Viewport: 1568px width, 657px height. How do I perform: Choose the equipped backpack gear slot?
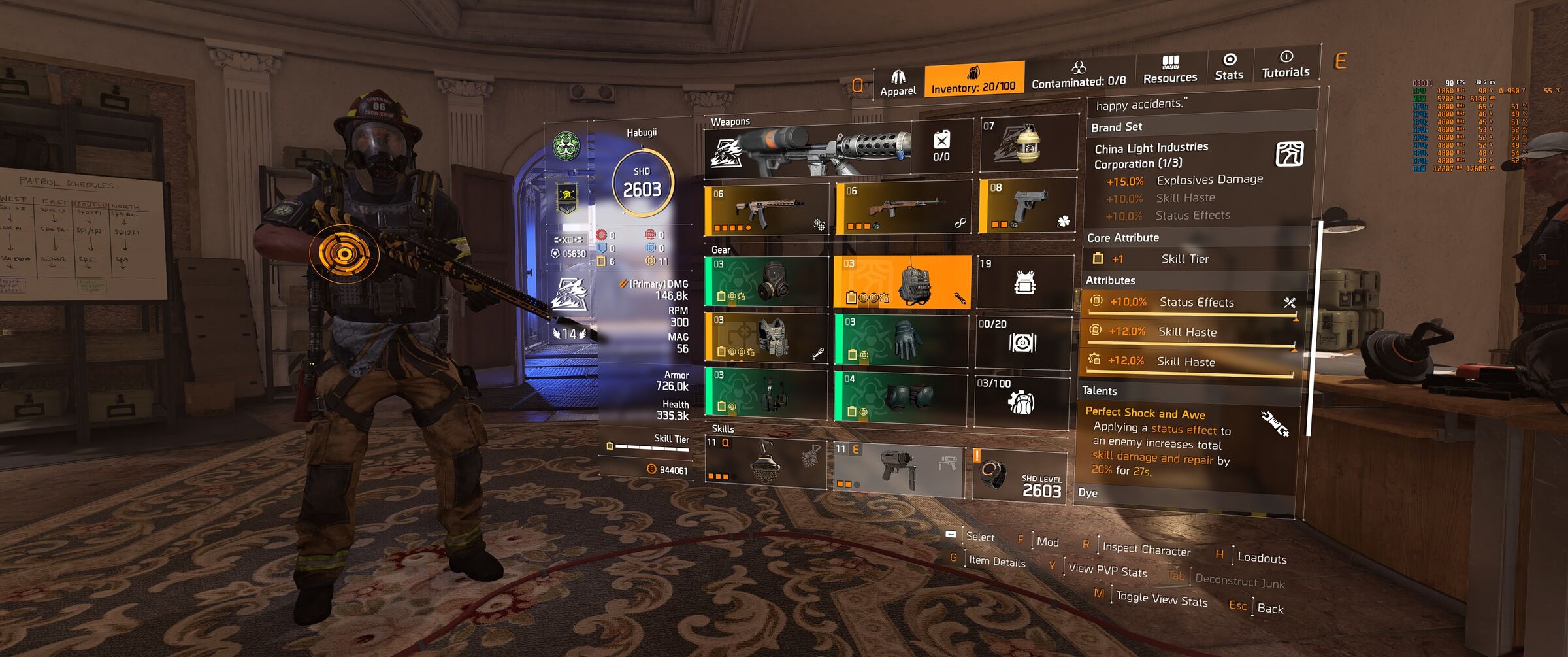tap(902, 282)
